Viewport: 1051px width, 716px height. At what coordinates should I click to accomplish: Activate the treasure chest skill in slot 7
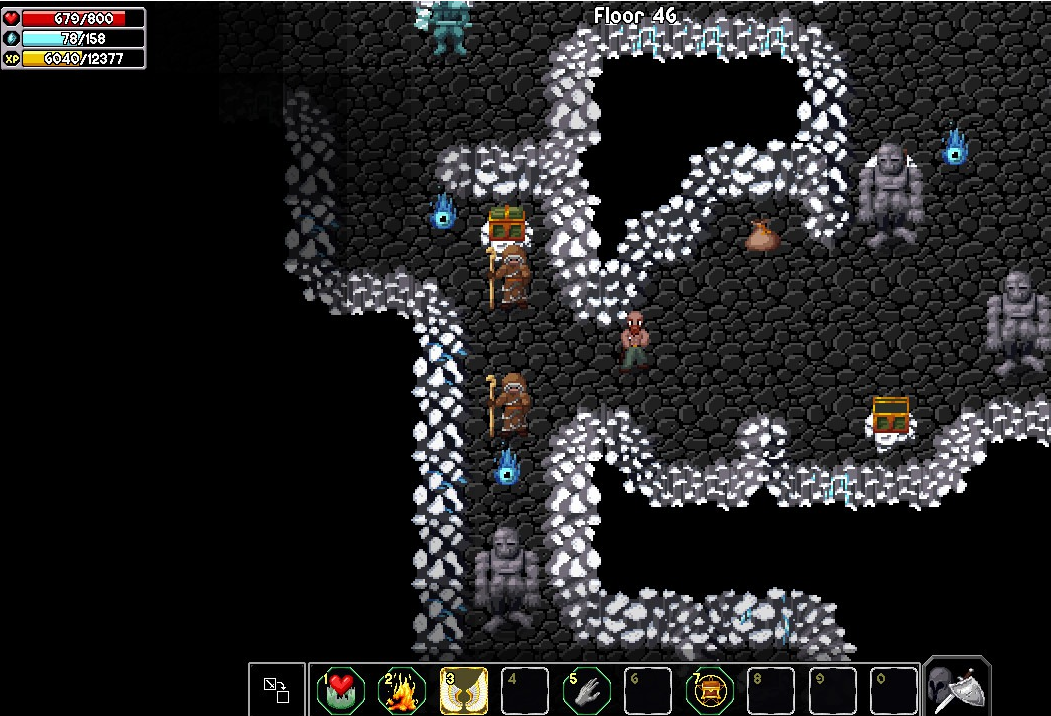pos(710,690)
